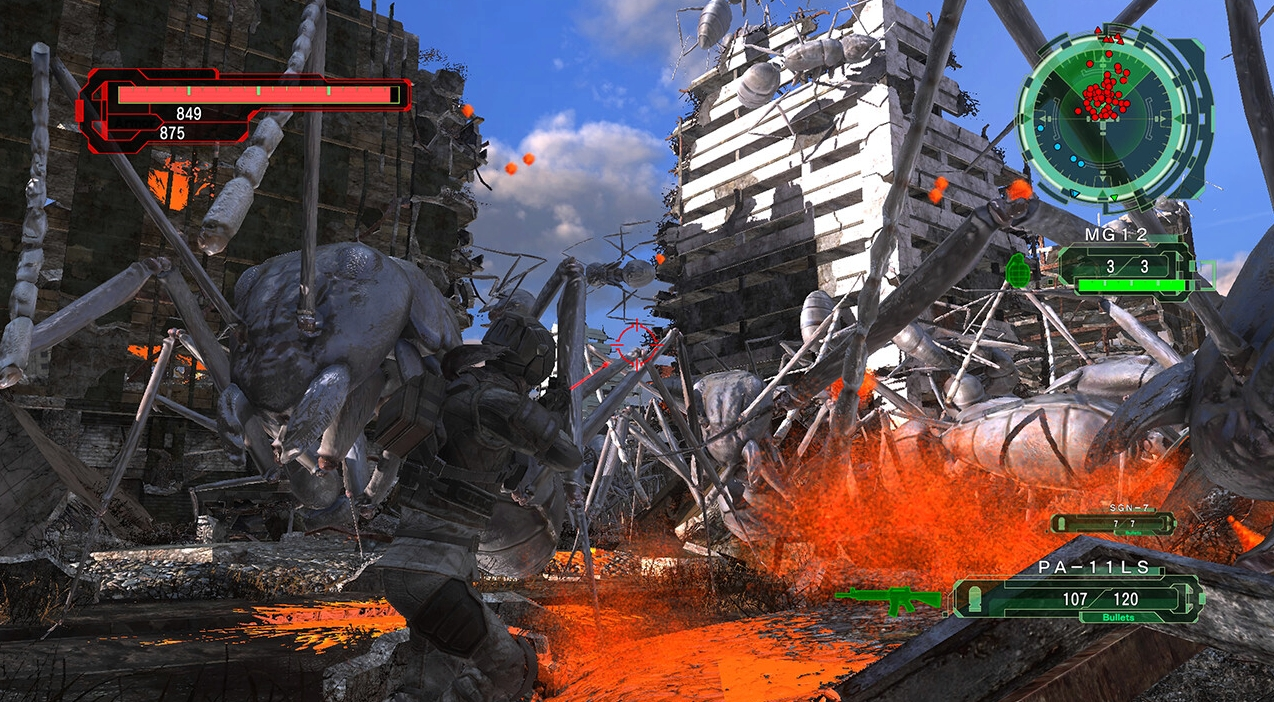Screen dimensions: 1274x702
Task: Select the green assault rifle icon
Action: [x=888, y=597]
